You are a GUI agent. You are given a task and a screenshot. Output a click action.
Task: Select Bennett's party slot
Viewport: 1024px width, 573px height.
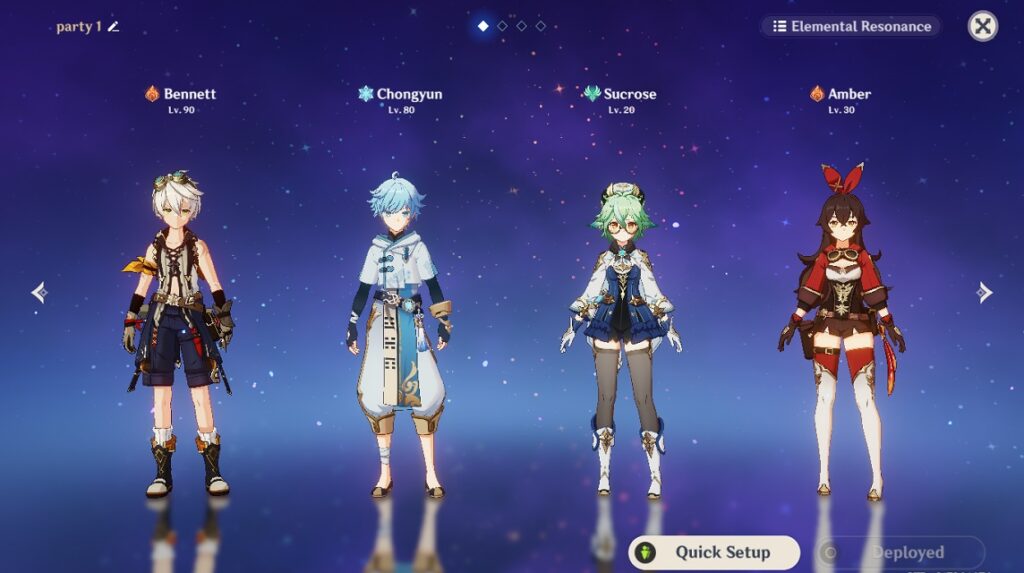pyautogui.click(x=180, y=330)
